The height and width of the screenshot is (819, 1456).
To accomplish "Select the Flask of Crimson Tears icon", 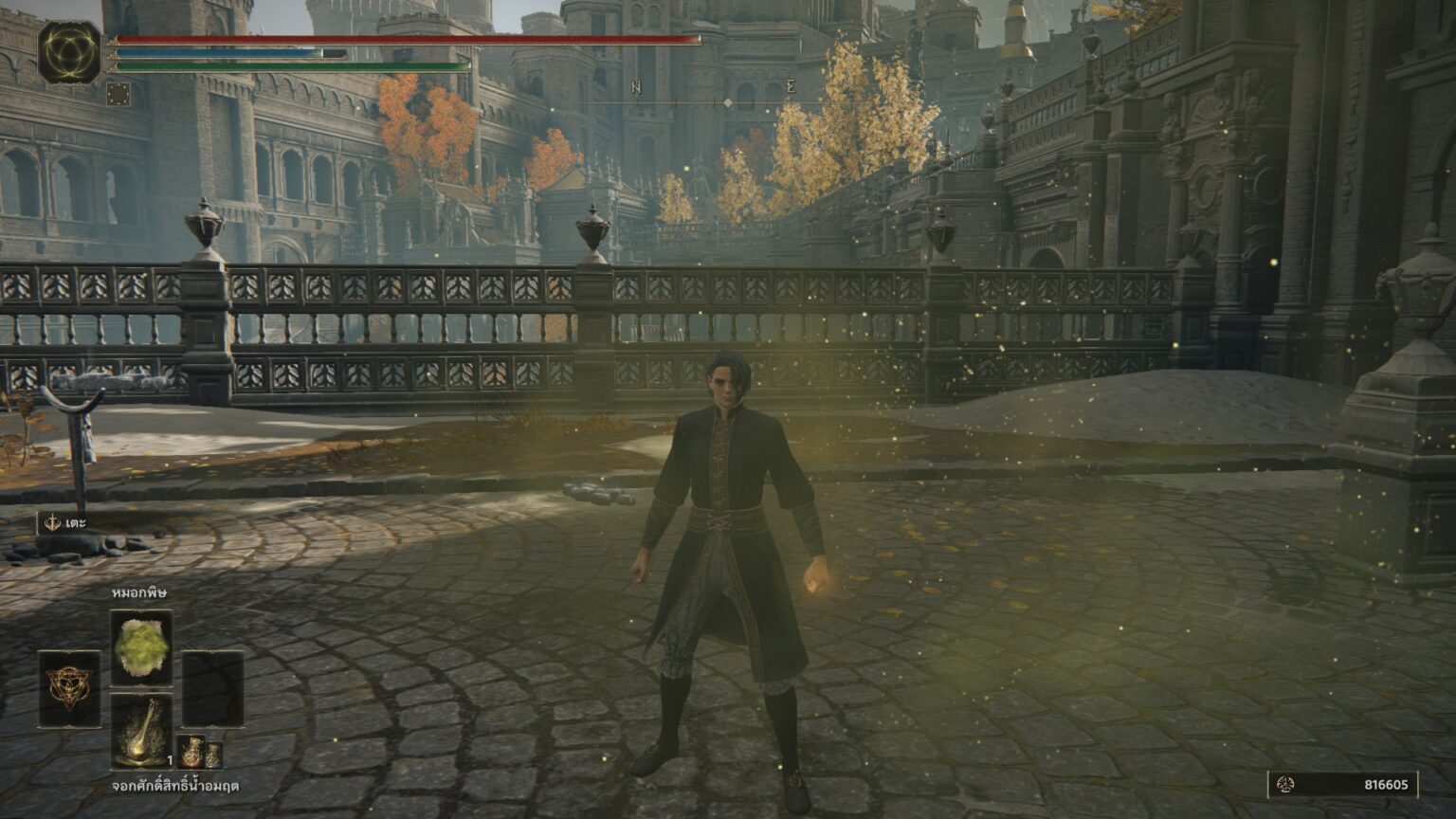I will 141,730.
